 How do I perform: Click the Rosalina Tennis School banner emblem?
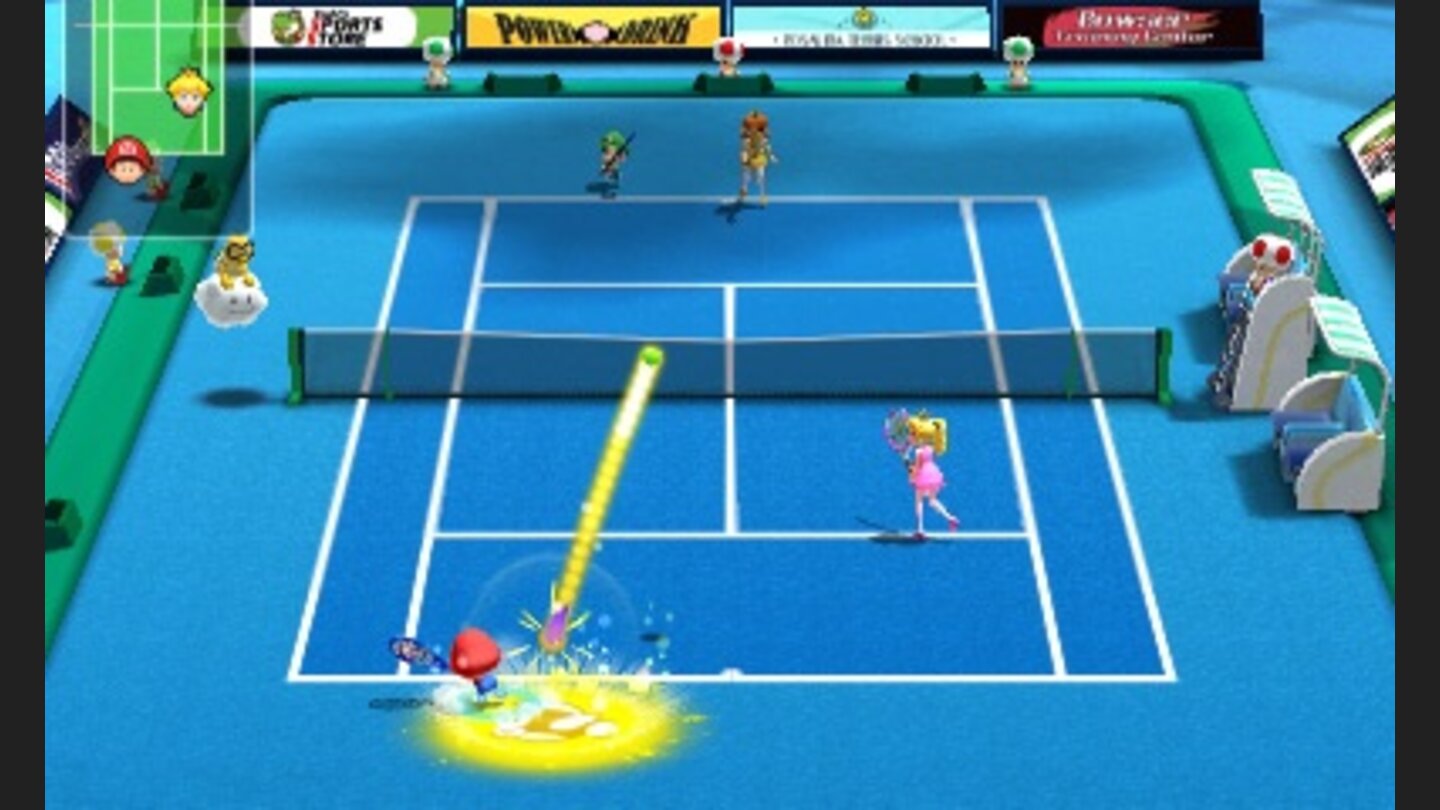click(x=862, y=17)
